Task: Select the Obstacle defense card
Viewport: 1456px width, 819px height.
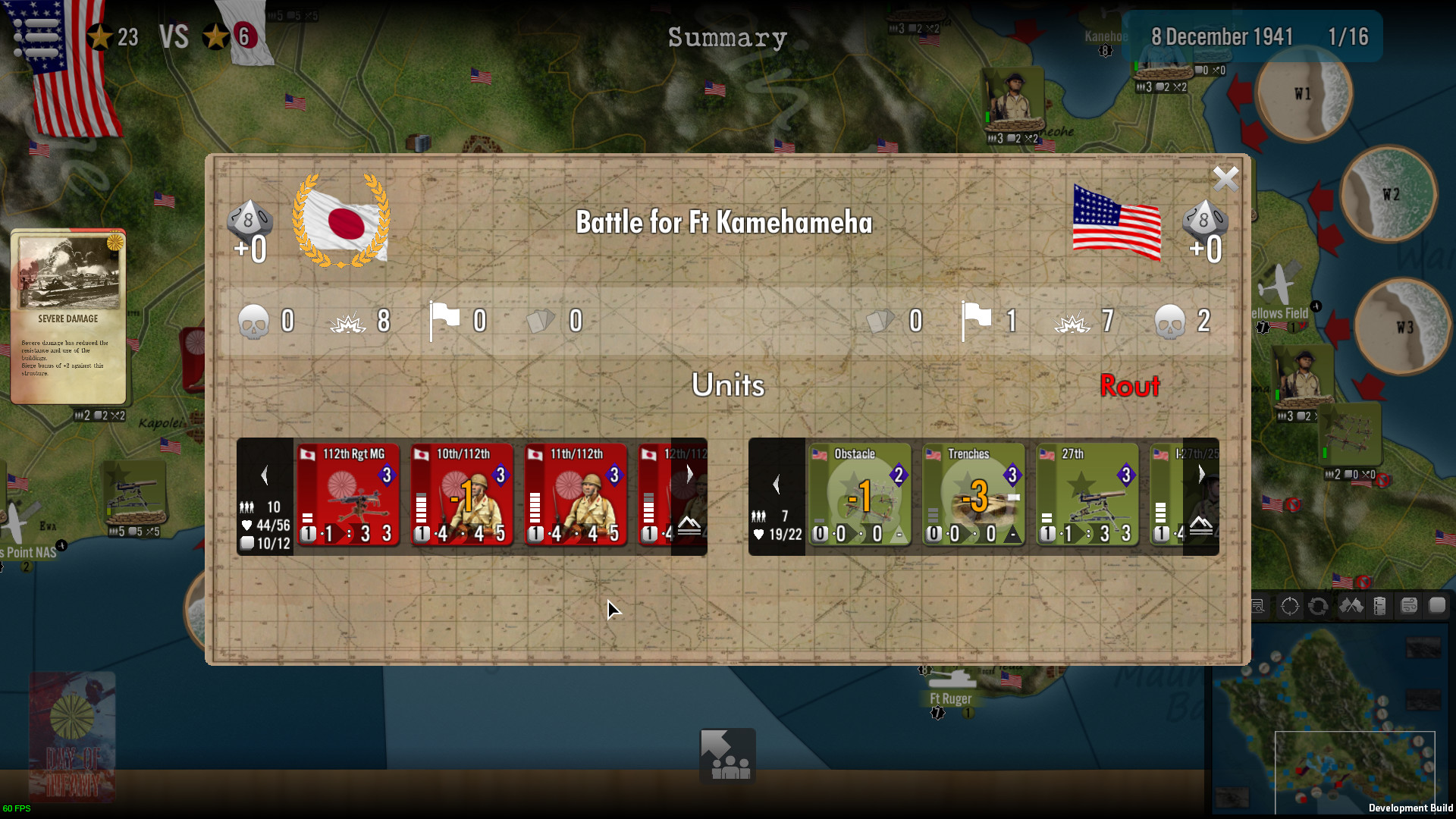Action: pyautogui.click(x=860, y=495)
